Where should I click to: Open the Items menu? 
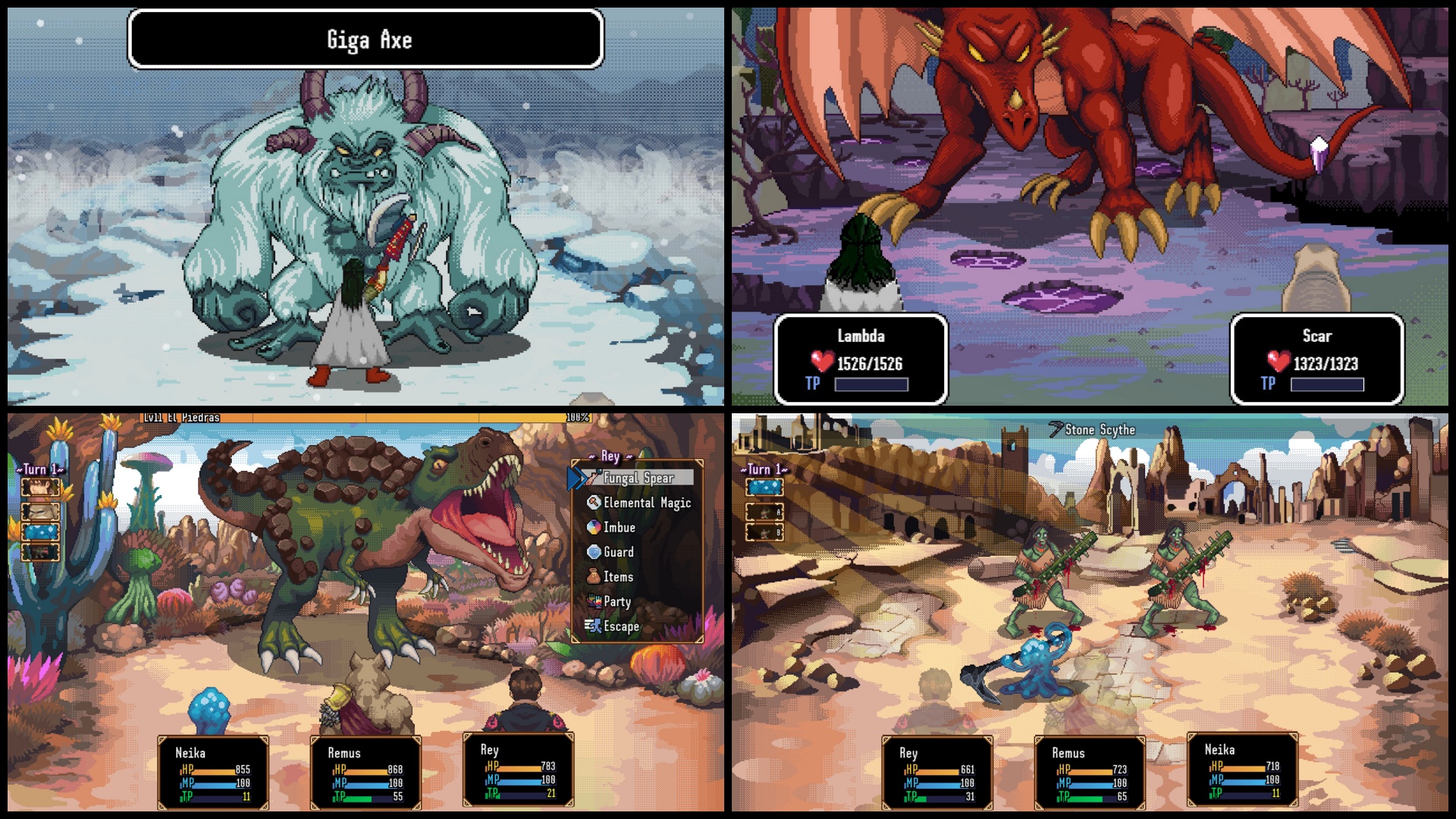tap(617, 577)
